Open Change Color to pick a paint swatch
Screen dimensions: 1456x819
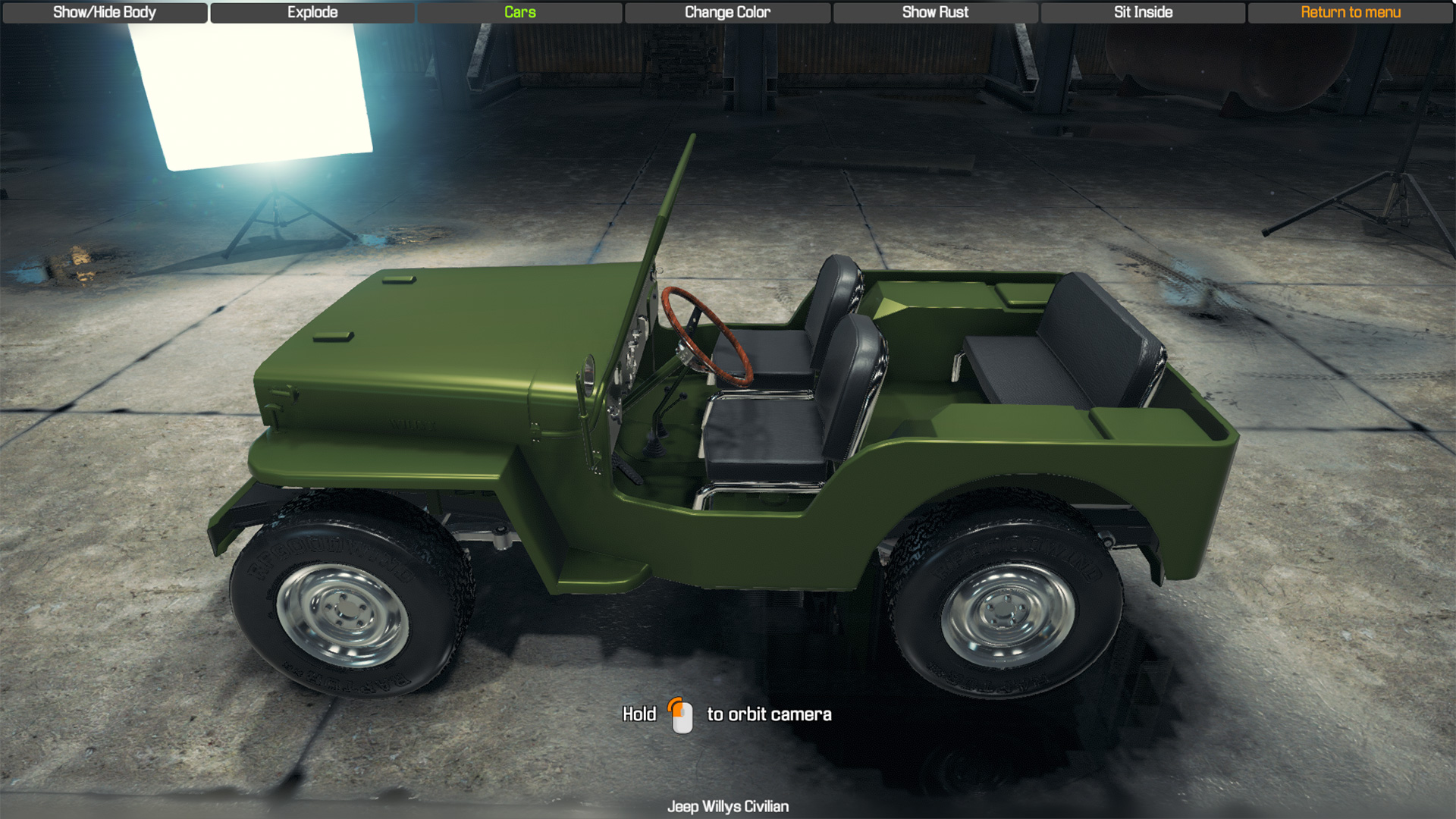tap(726, 12)
